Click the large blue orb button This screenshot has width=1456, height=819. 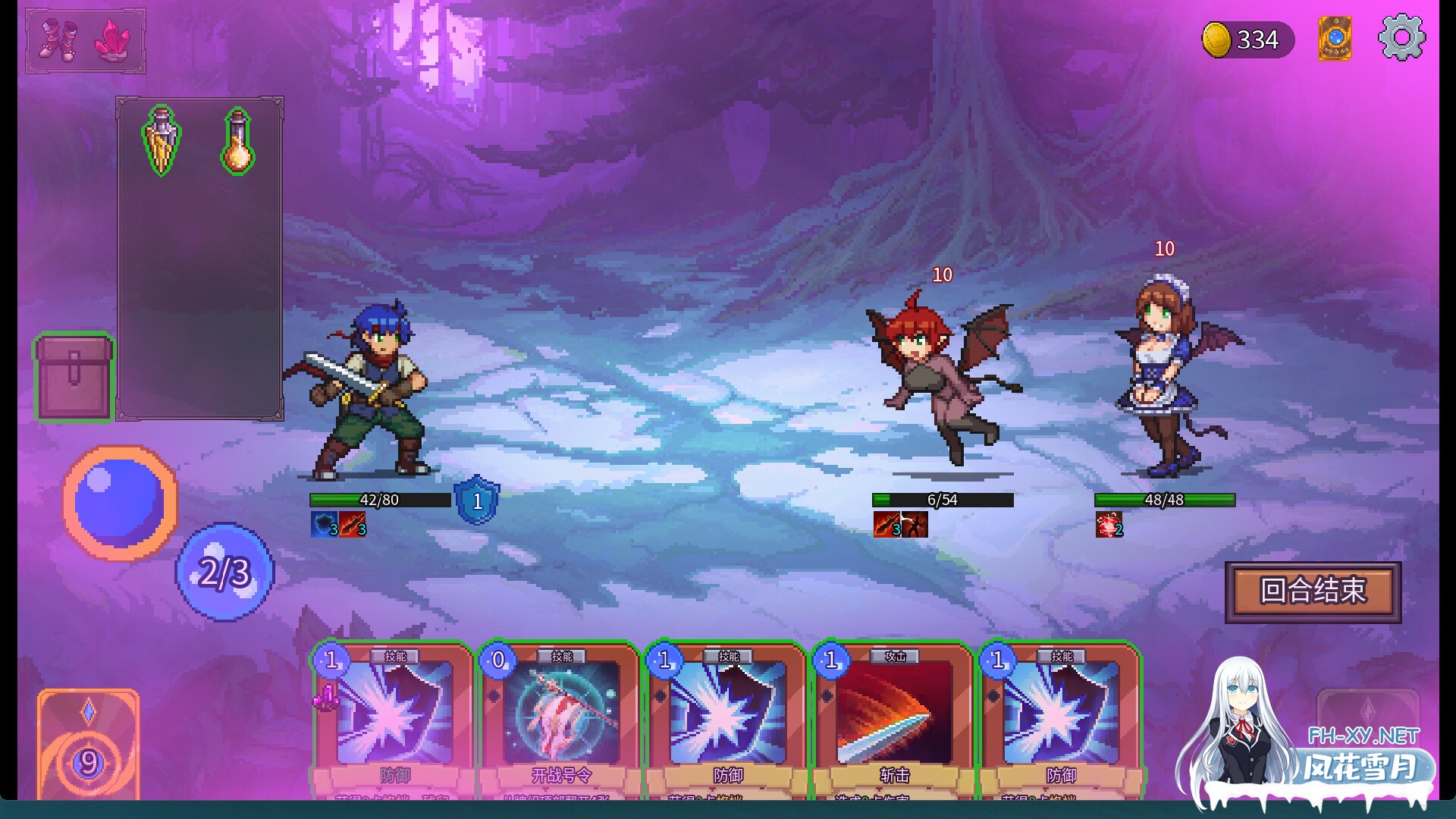(120, 503)
